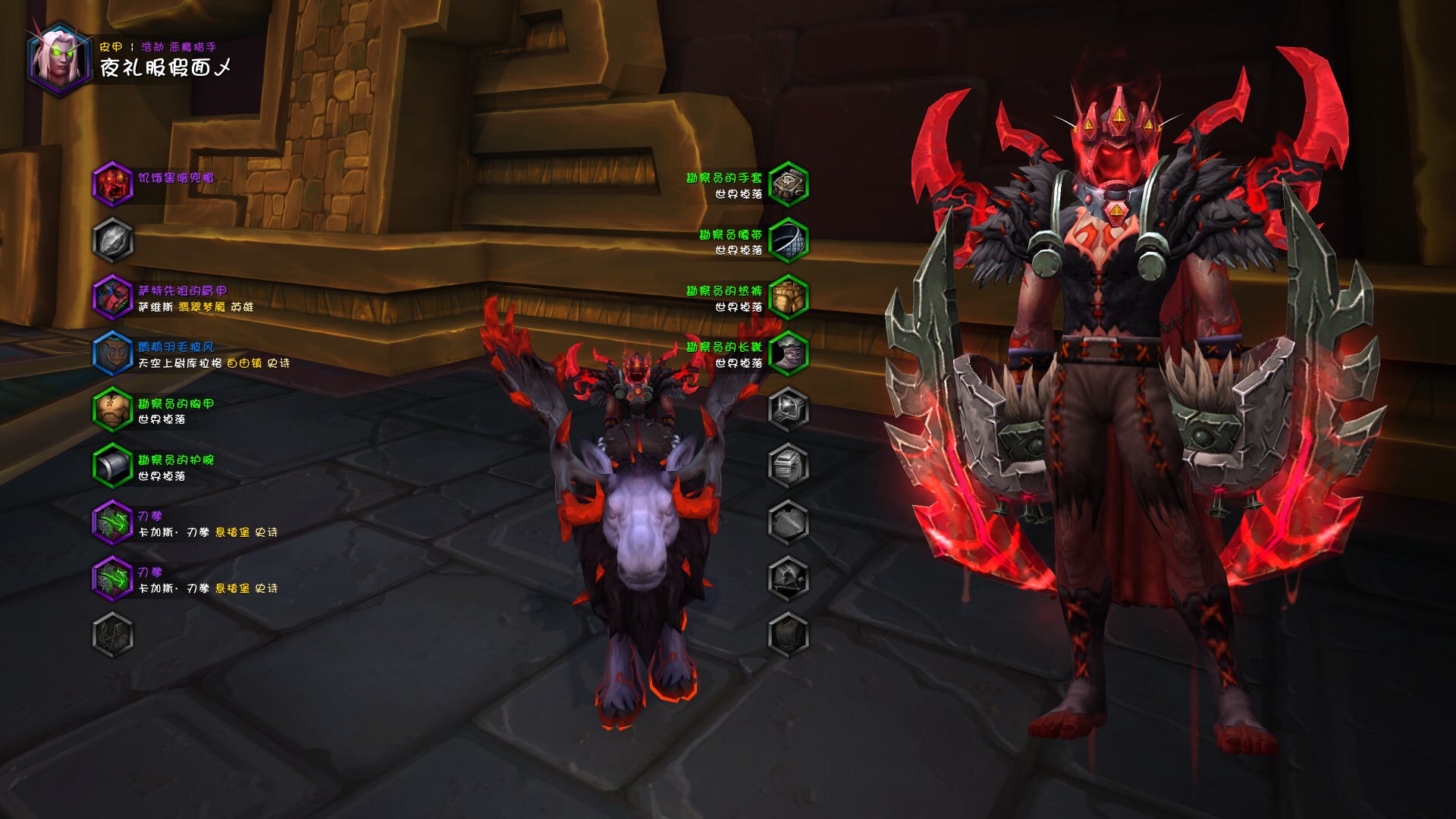This screenshot has width=1456, height=819.
Task: Select the 勘察员的胸甲 chest slot
Action: 112,409
